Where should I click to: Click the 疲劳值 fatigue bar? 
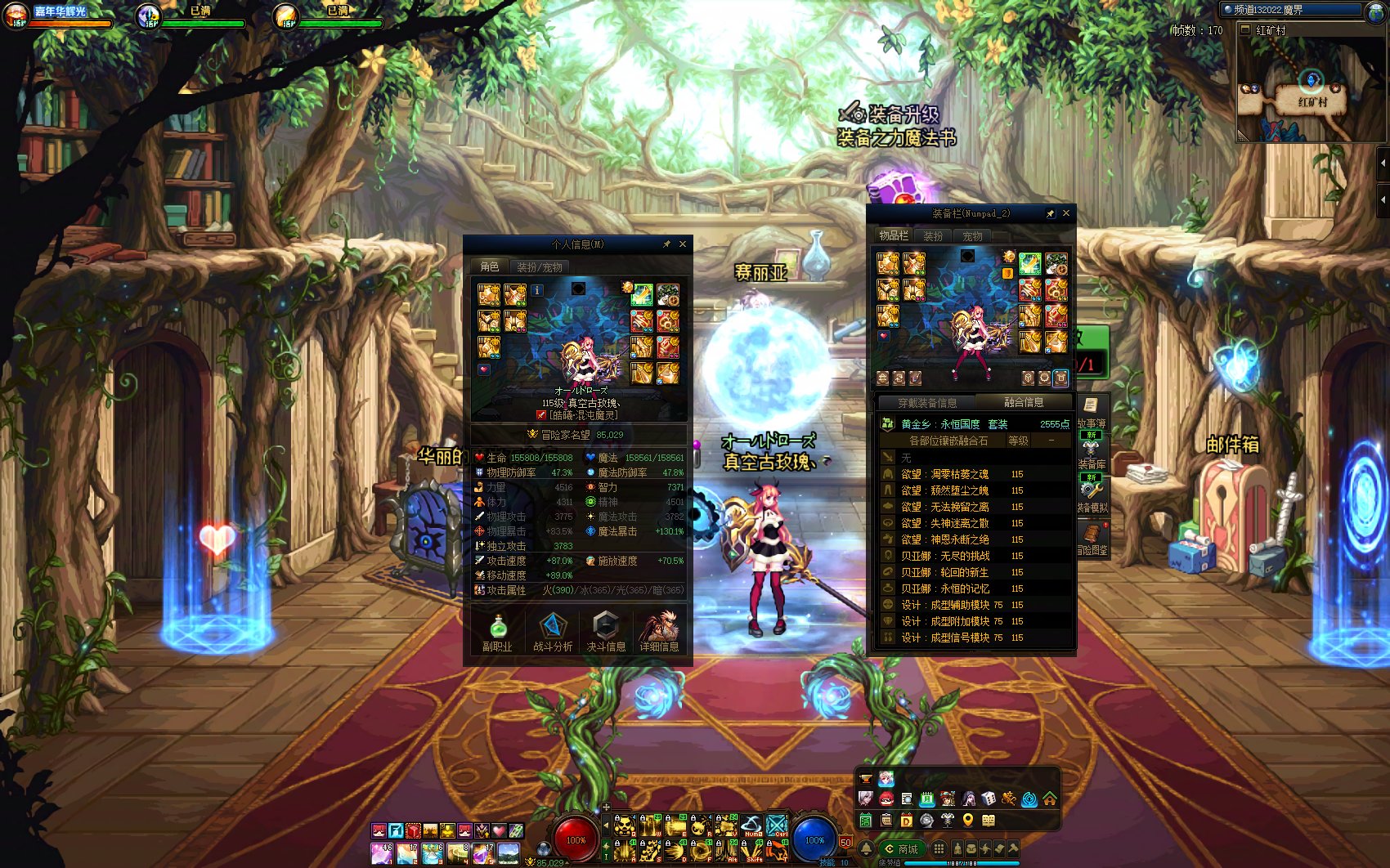(x=962, y=864)
